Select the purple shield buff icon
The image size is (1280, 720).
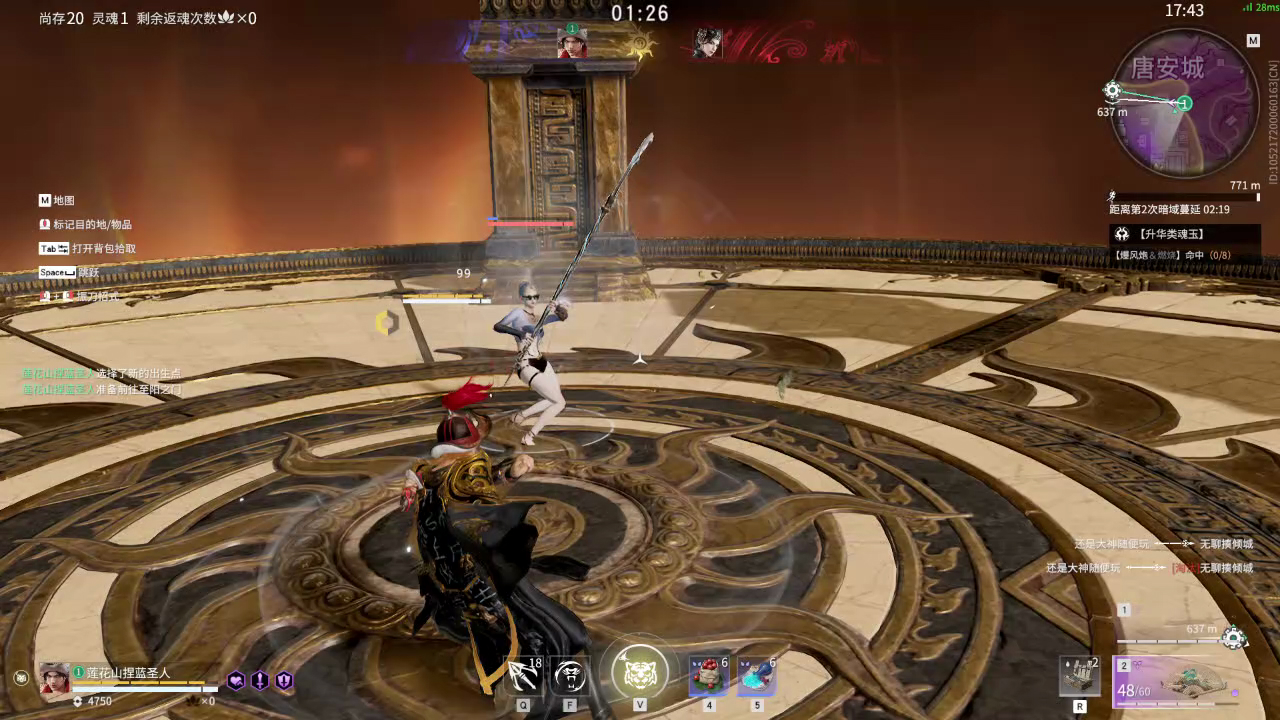coord(284,680)
